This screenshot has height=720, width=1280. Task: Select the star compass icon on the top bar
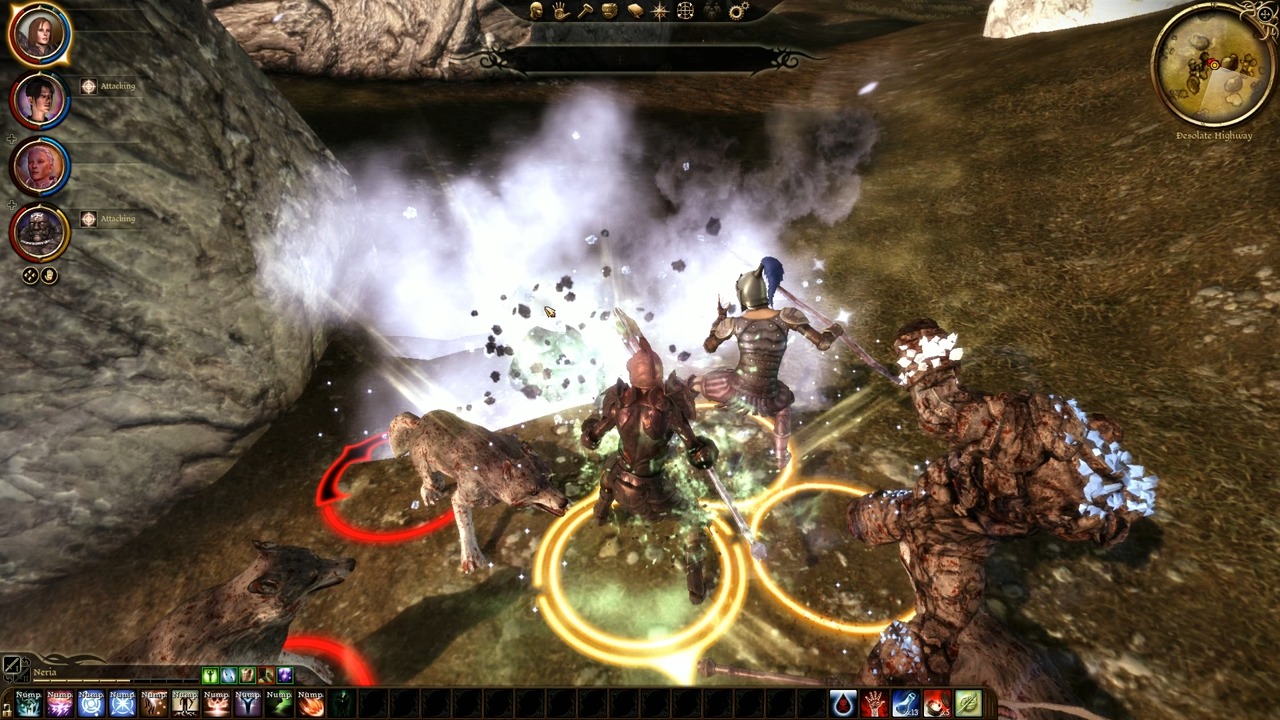pyautogui.click(x=660, y=12)
